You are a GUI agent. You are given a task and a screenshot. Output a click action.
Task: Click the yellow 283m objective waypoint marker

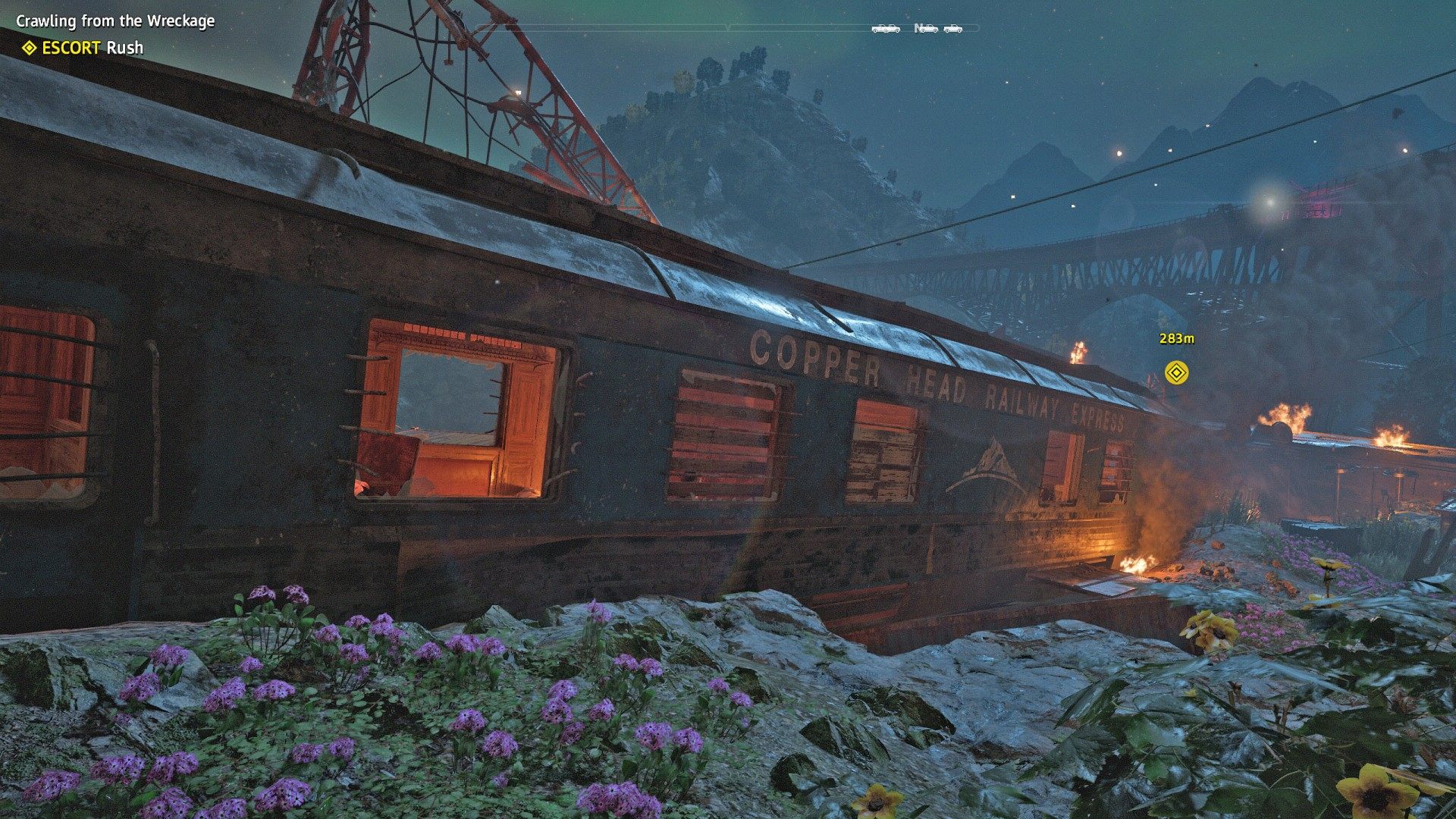point(1176,372)
